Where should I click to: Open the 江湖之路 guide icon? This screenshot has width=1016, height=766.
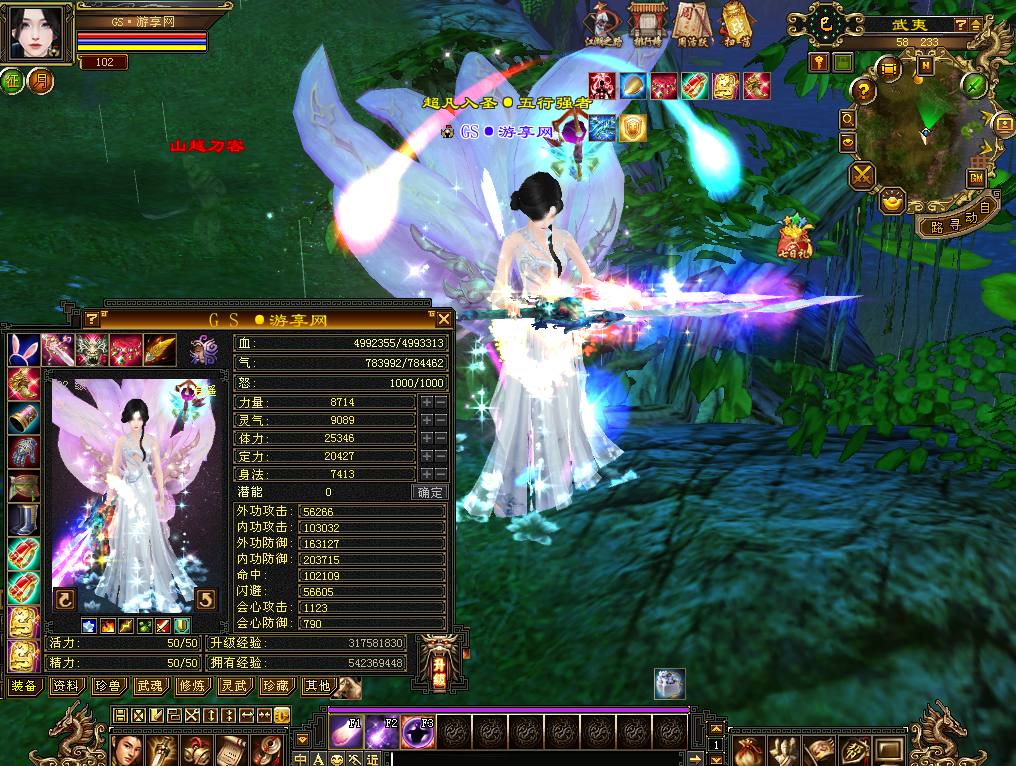[600, 24]
